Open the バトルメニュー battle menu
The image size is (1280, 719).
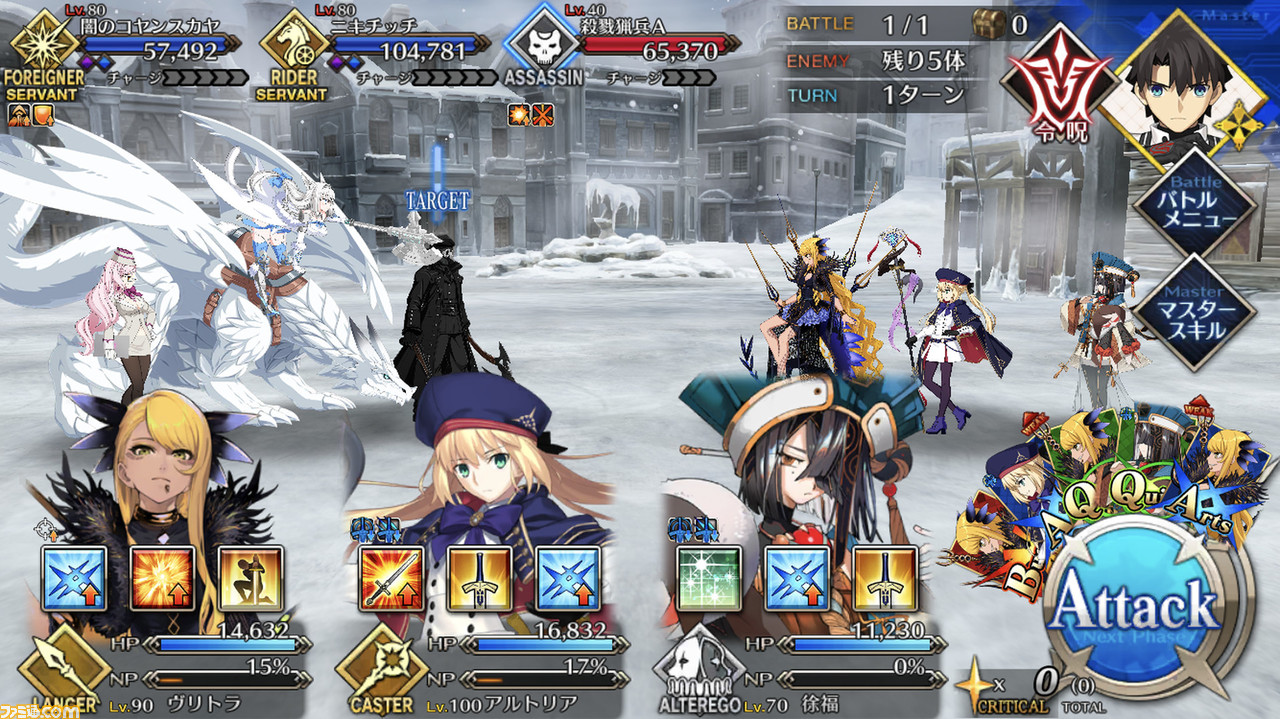(1195, 203)
